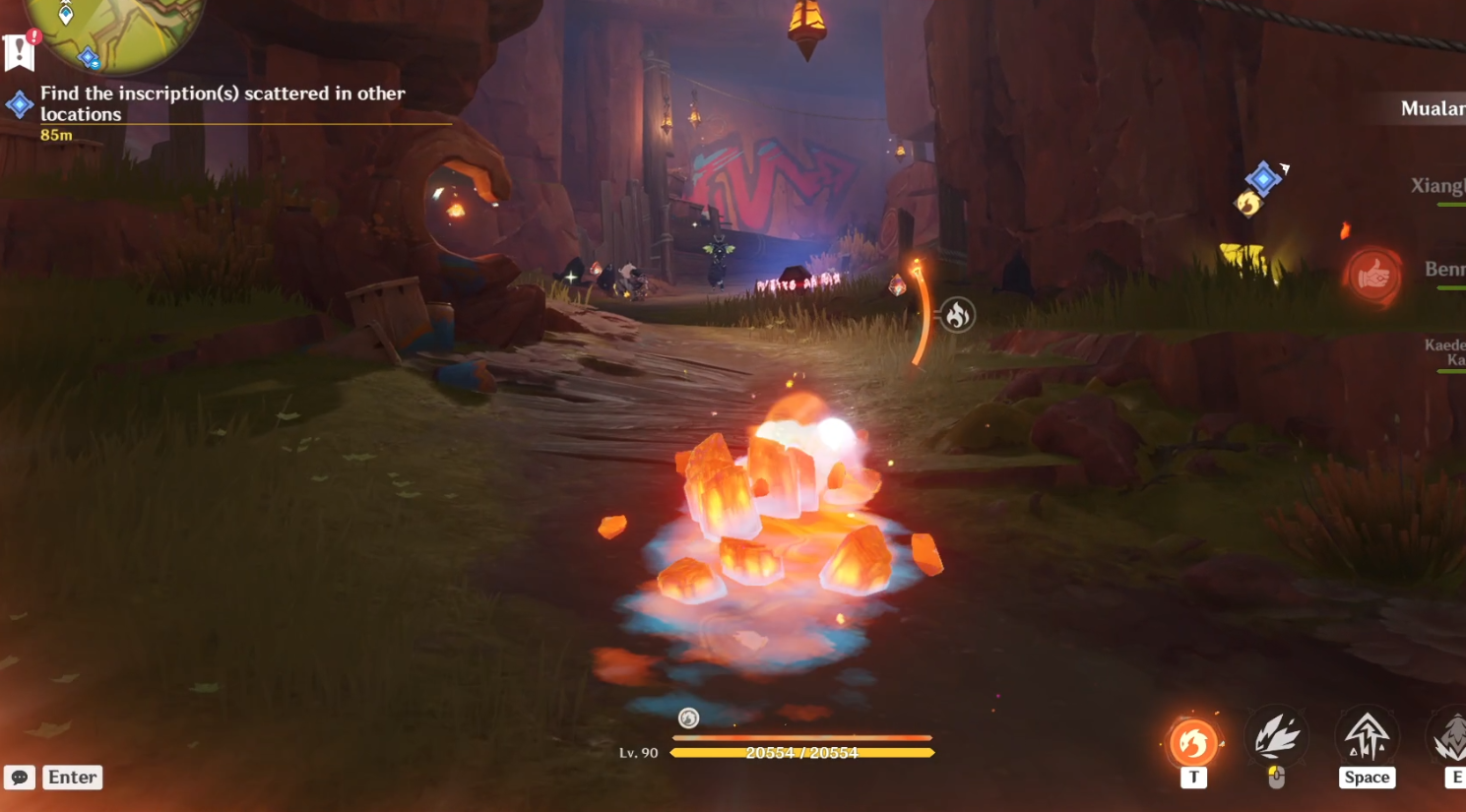
Task: Use the claw-shaped attack icon
Action: 1277,737
